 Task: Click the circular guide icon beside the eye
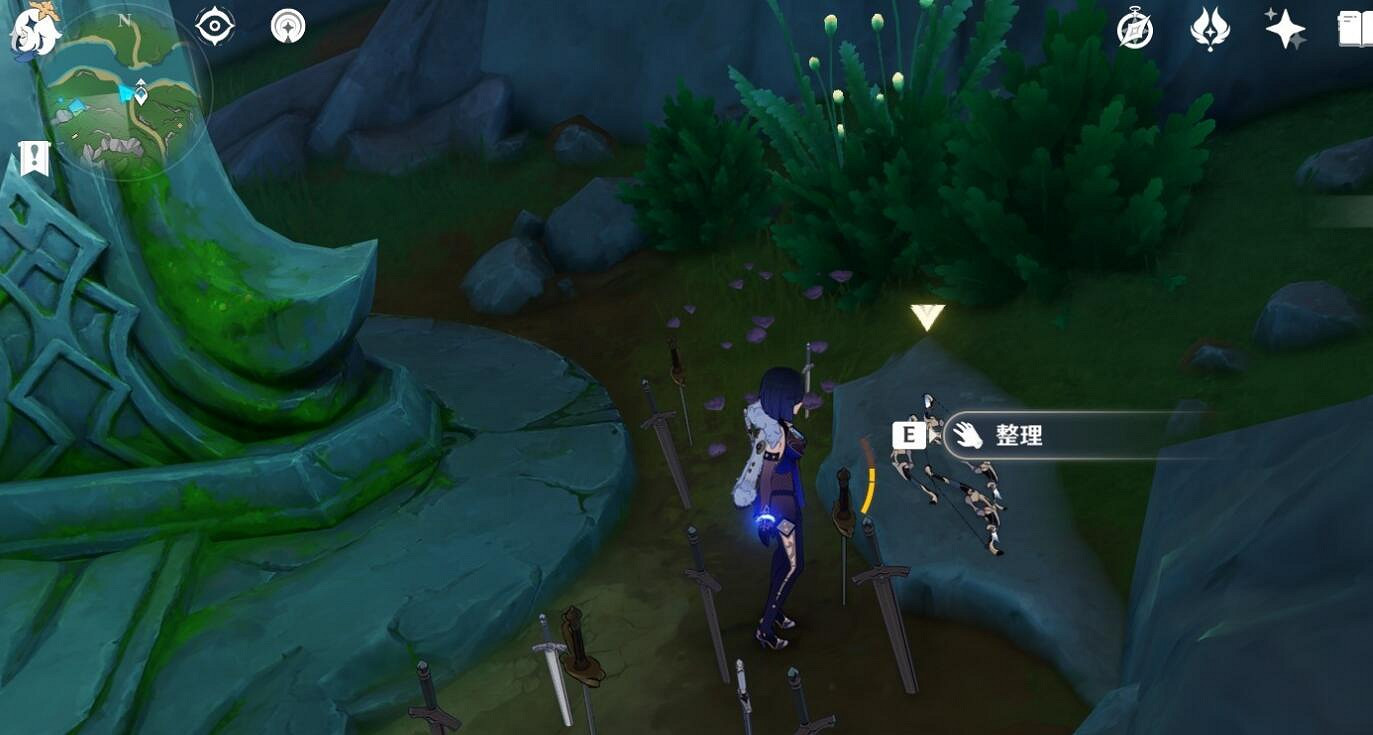pos(287,27)
